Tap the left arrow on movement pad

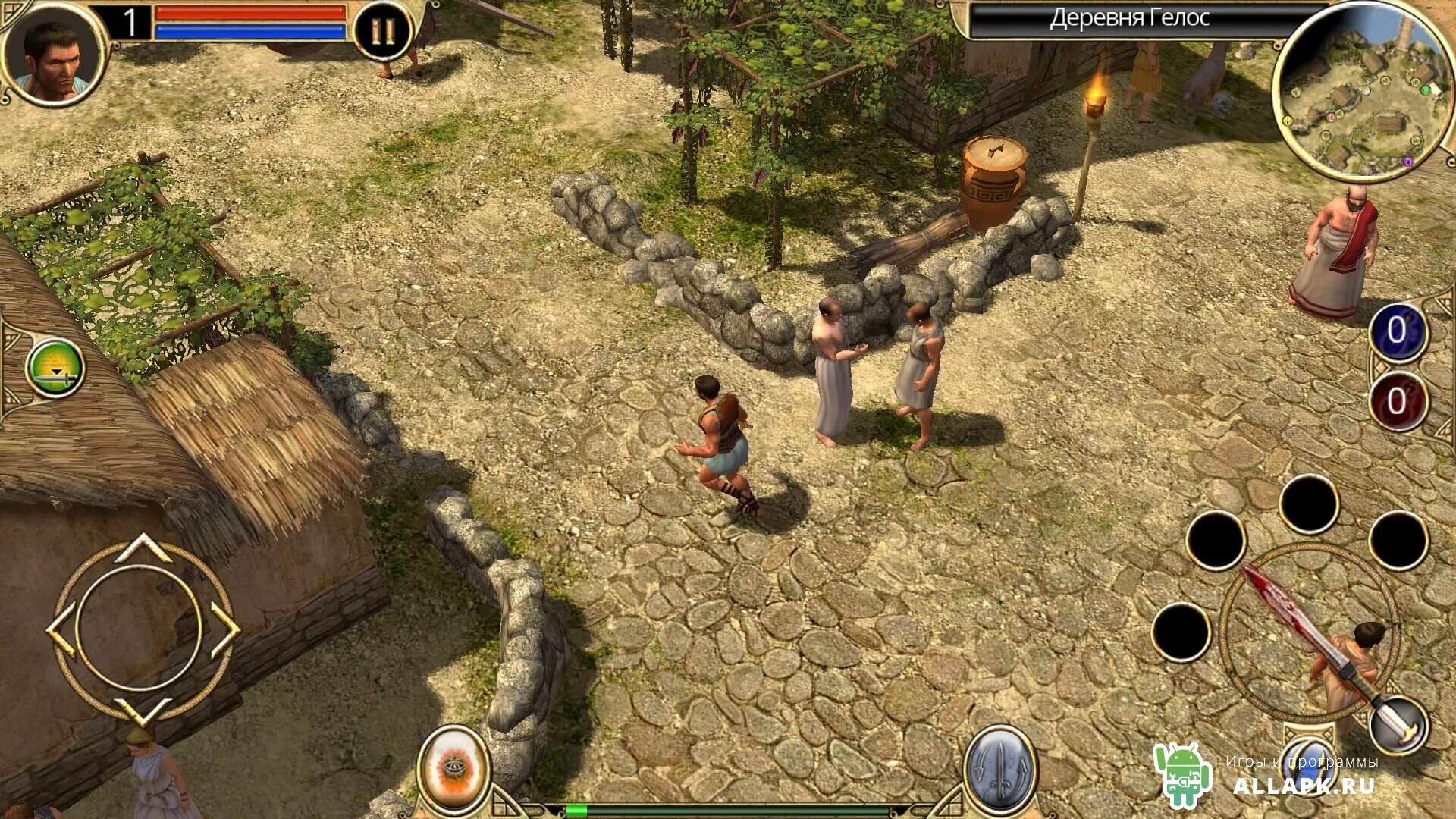pos(62,629)
